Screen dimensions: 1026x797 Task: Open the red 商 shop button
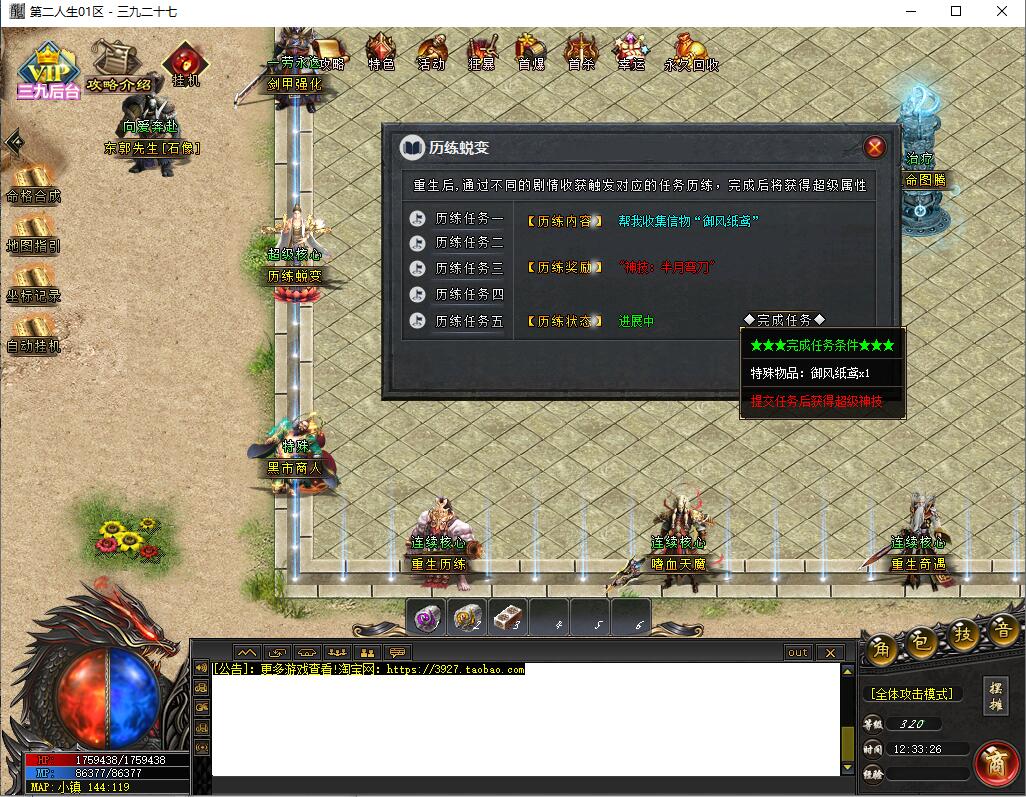point(996,763)
